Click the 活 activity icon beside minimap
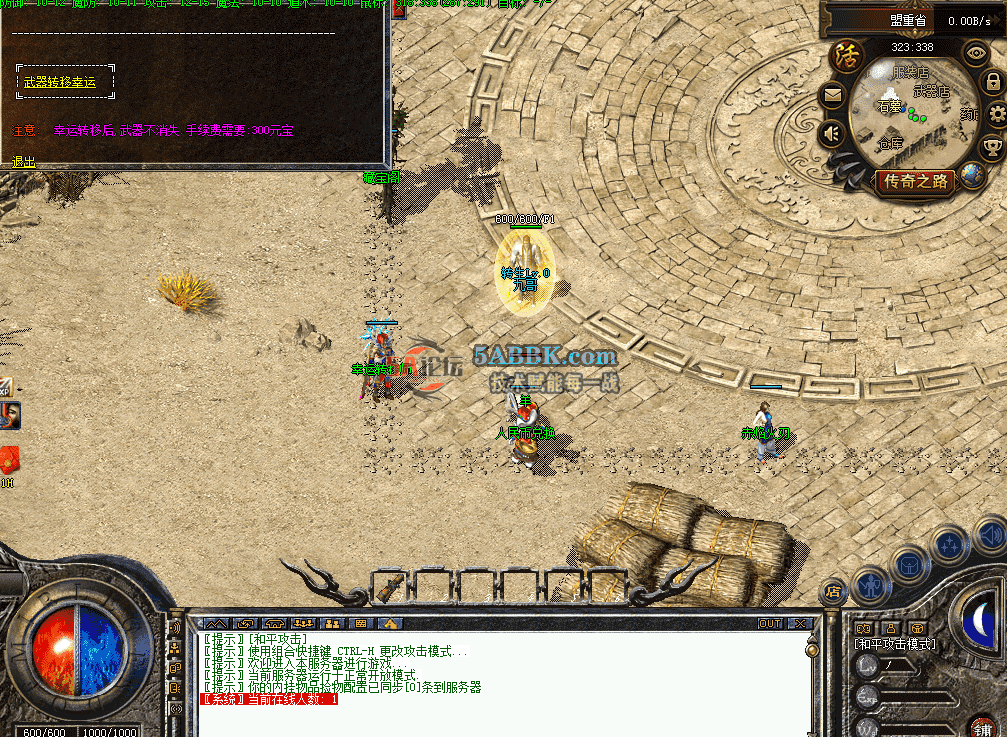 [847, 52]
